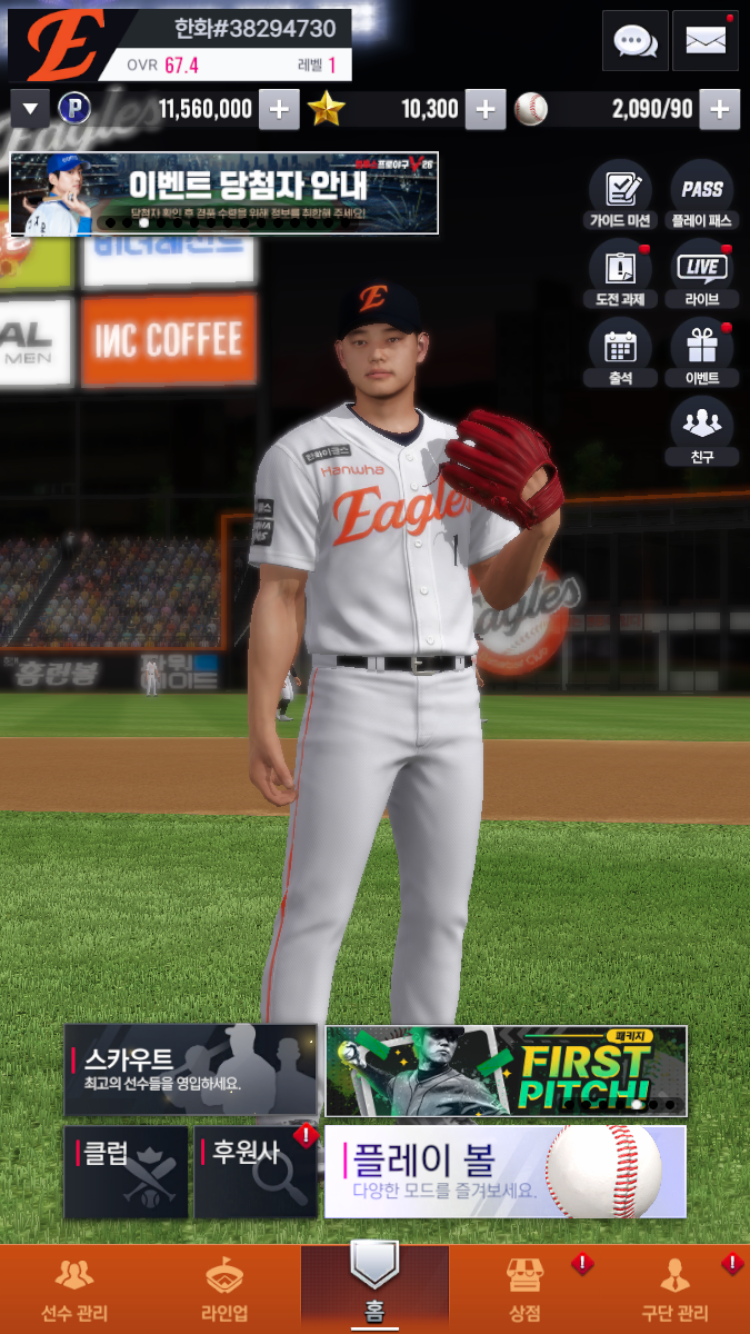The width and height of the screenshot is (750, 1334).
Task: Switch to the 라인업 lineup tab
Action: 225,1290
